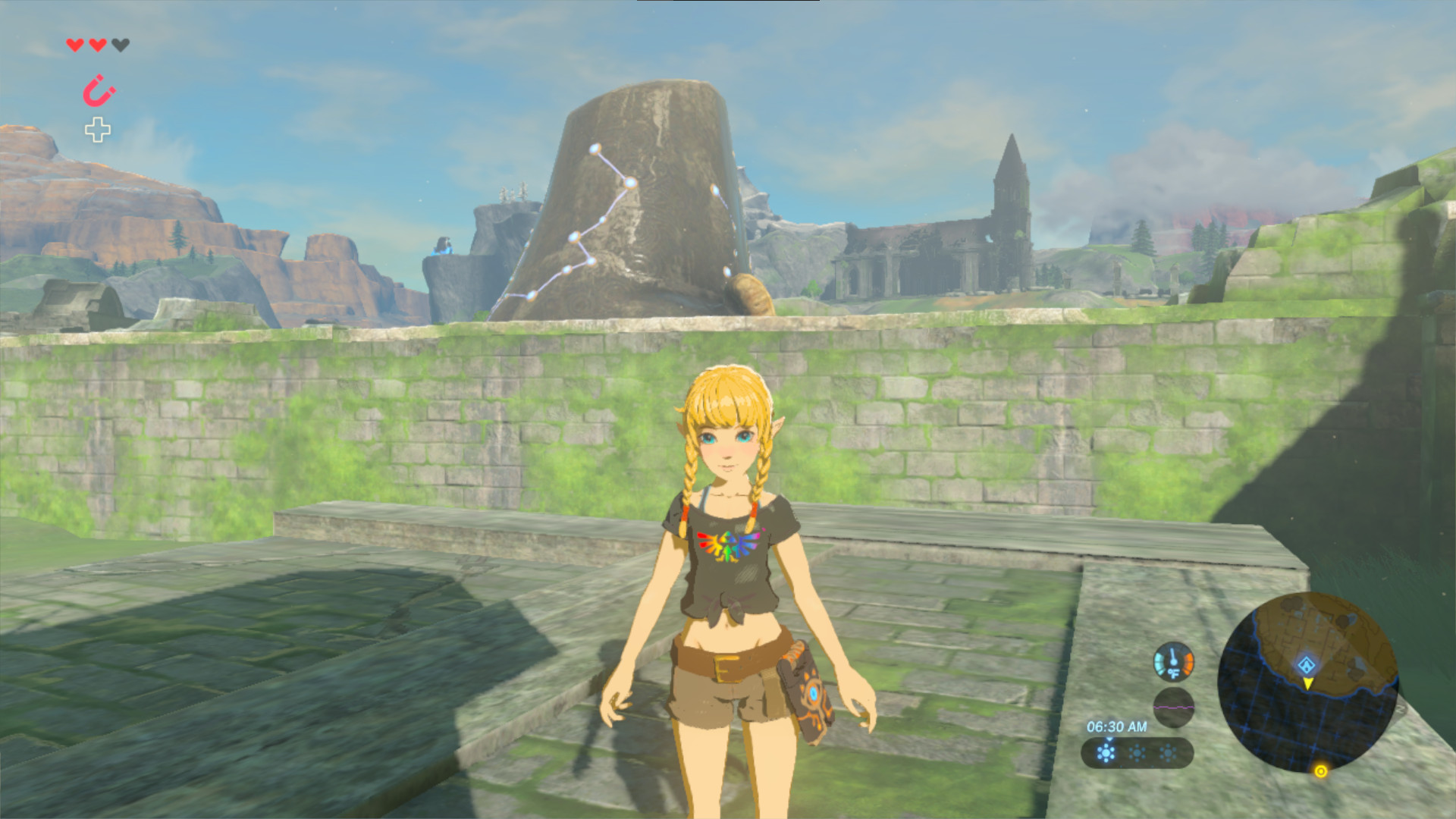
Task: Click the first red heart icon
Action: coord(75,45)
